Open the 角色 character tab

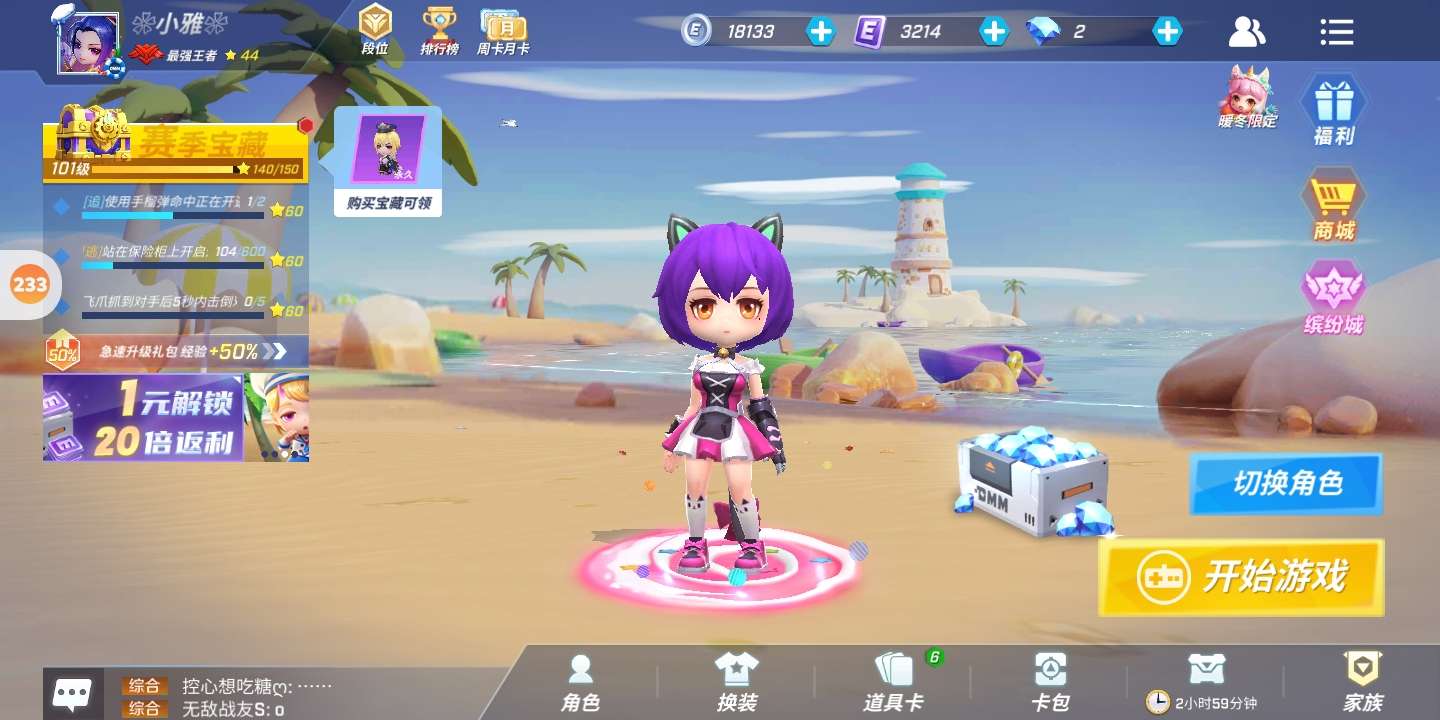580,683
